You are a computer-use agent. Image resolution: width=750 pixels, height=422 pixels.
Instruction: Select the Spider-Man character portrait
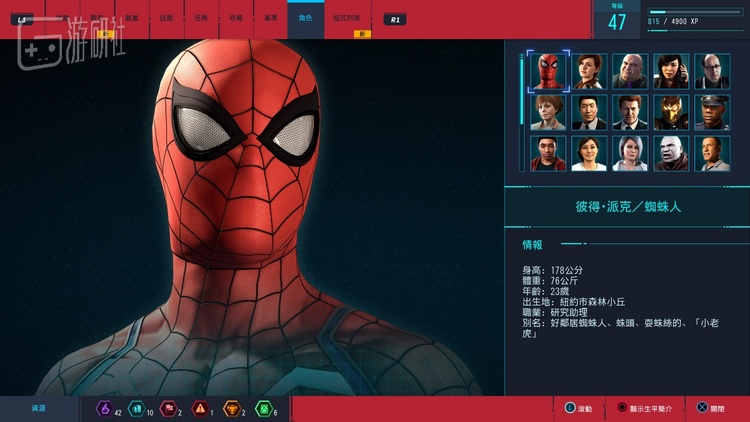pyautogui.click(x=549, y=71)
